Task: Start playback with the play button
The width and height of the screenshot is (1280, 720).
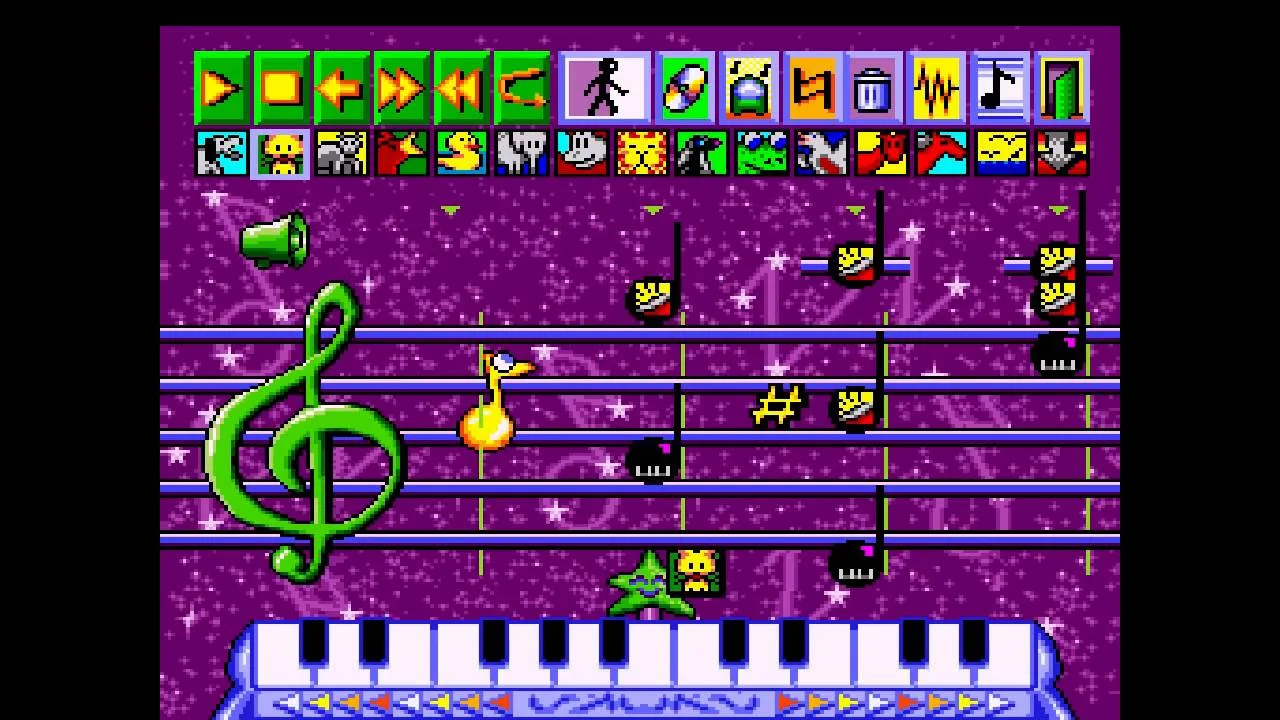Action: tap(221, 89)
